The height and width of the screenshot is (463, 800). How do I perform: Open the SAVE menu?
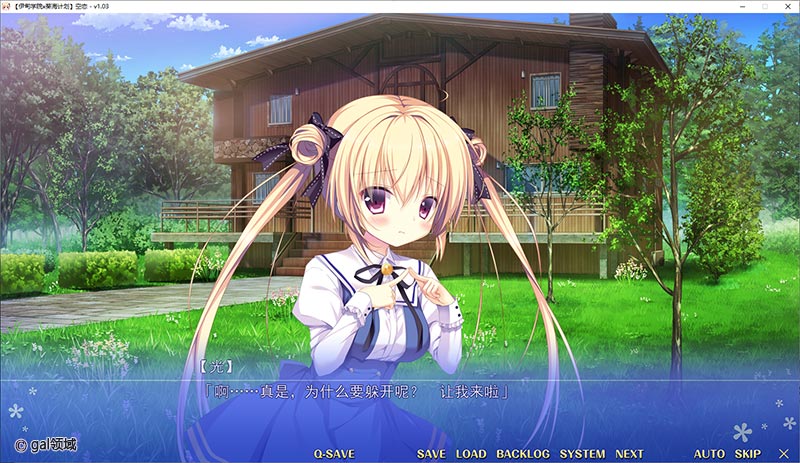[x=431, y=454]
